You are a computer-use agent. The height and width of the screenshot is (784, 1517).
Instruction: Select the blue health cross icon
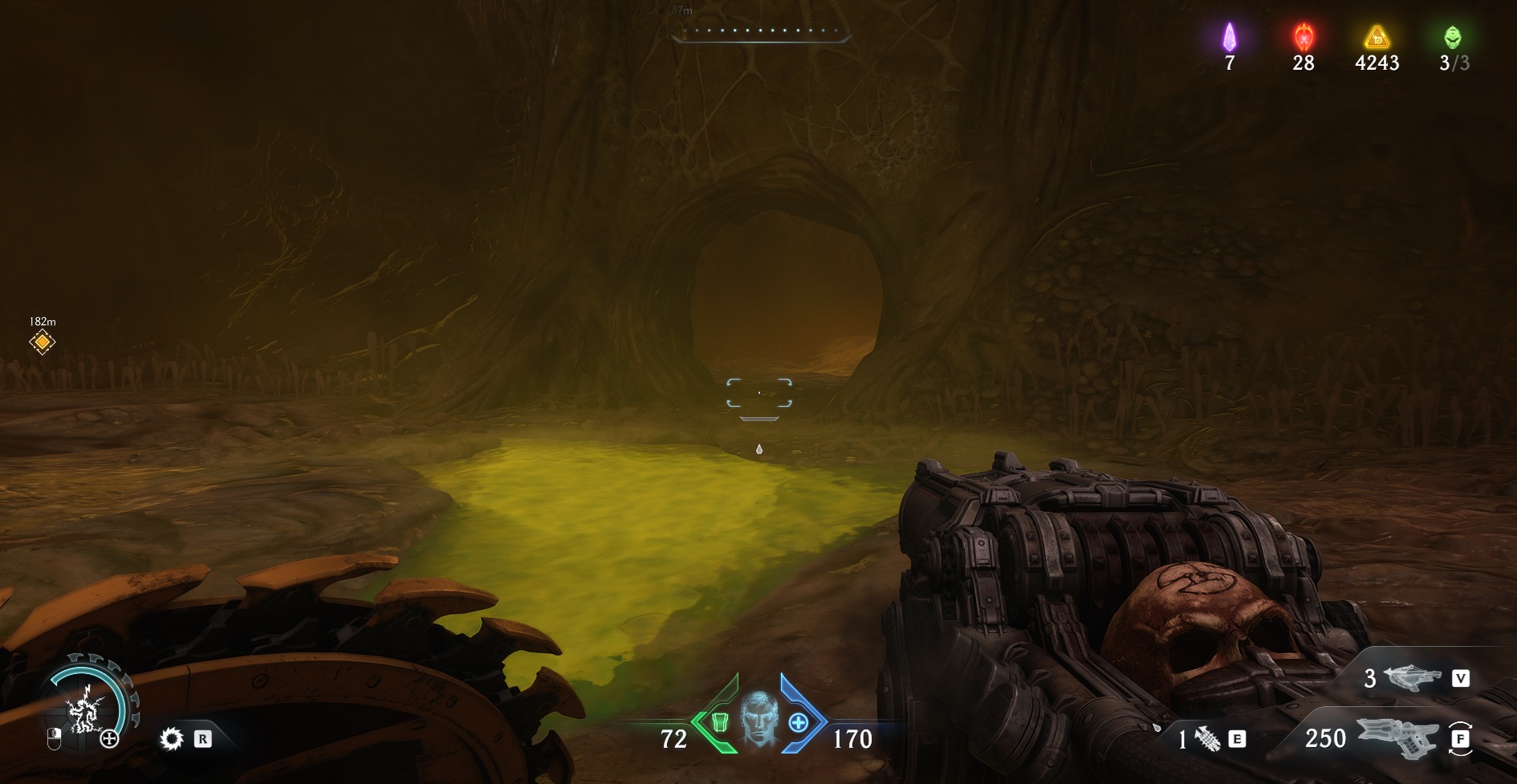pyautogui.click(x=798, y=722)
